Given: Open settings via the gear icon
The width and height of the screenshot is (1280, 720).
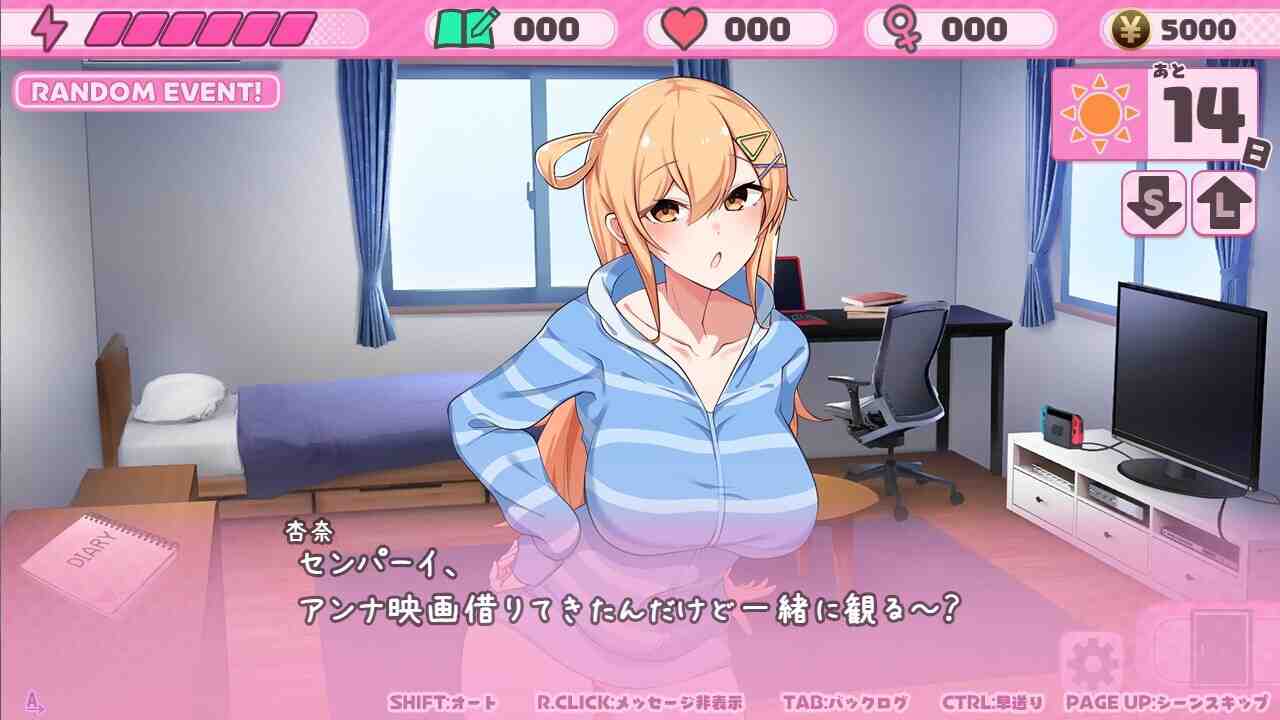Looking at the screenshot, I should coord(1091,663).
